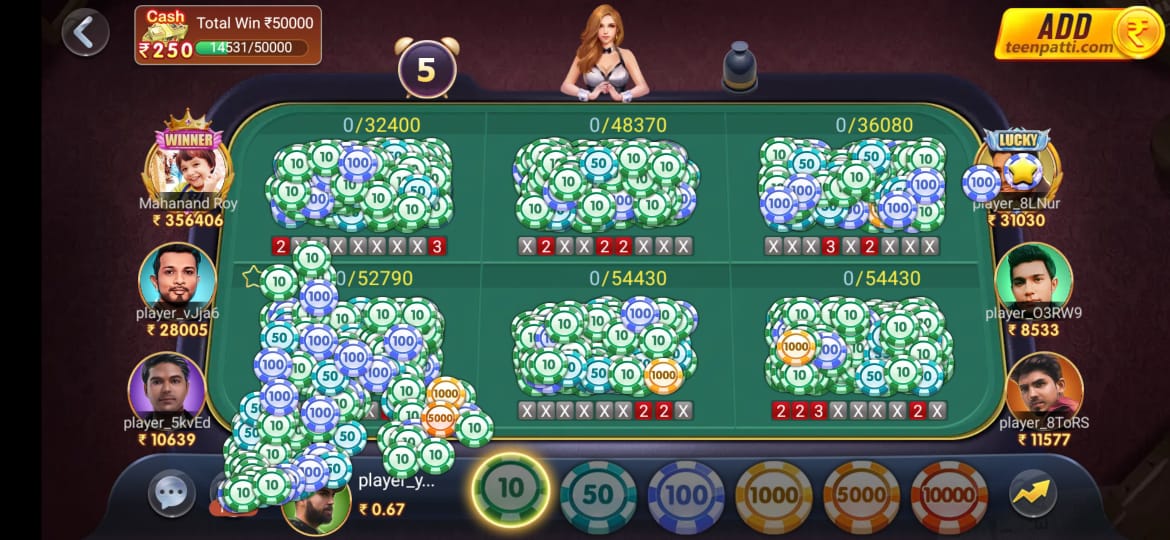Pick the 100 value chip
1170x540 pixels.
click(x=686, y=495)
